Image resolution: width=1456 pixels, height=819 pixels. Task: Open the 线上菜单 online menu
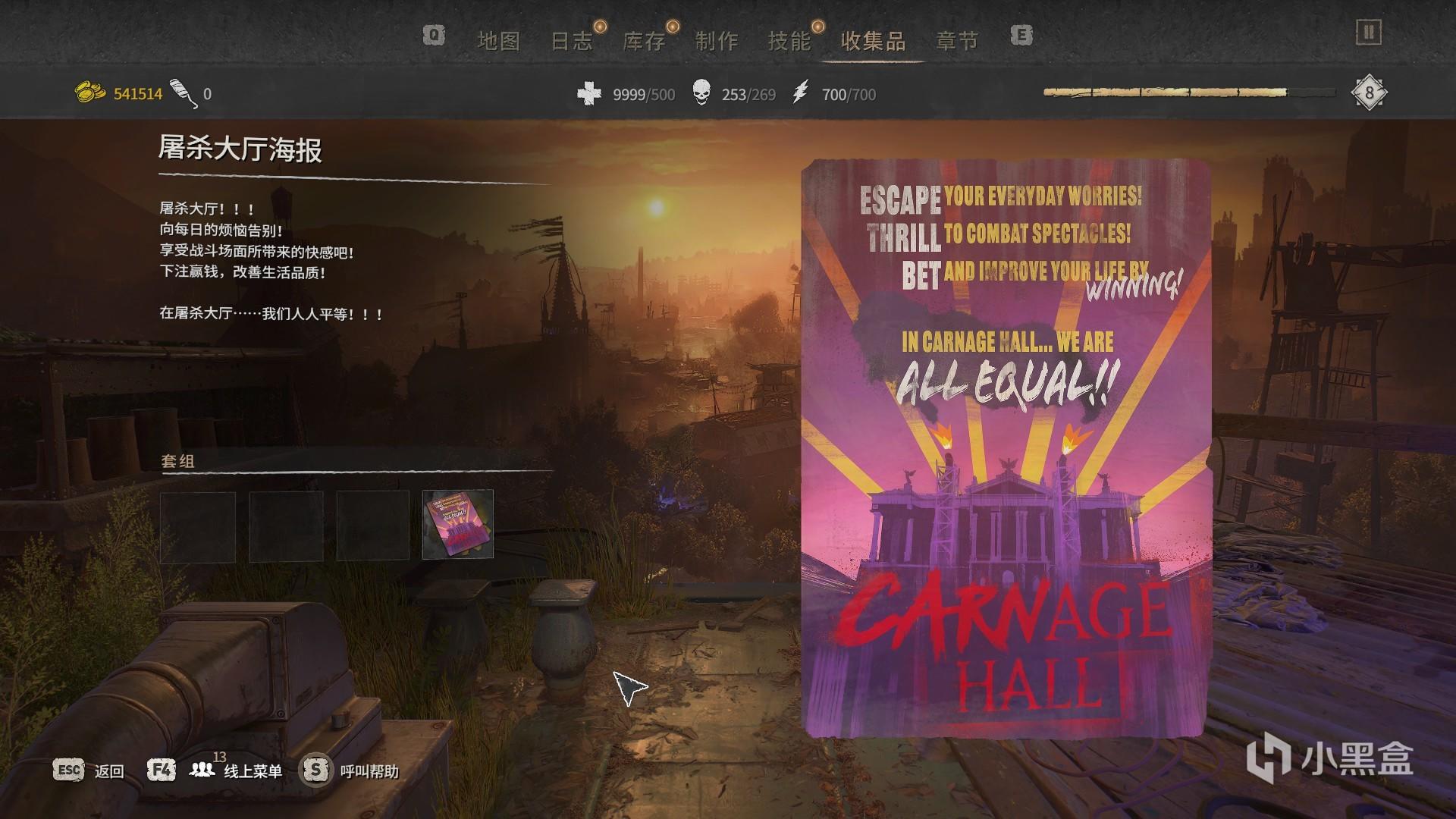point(253,771)
